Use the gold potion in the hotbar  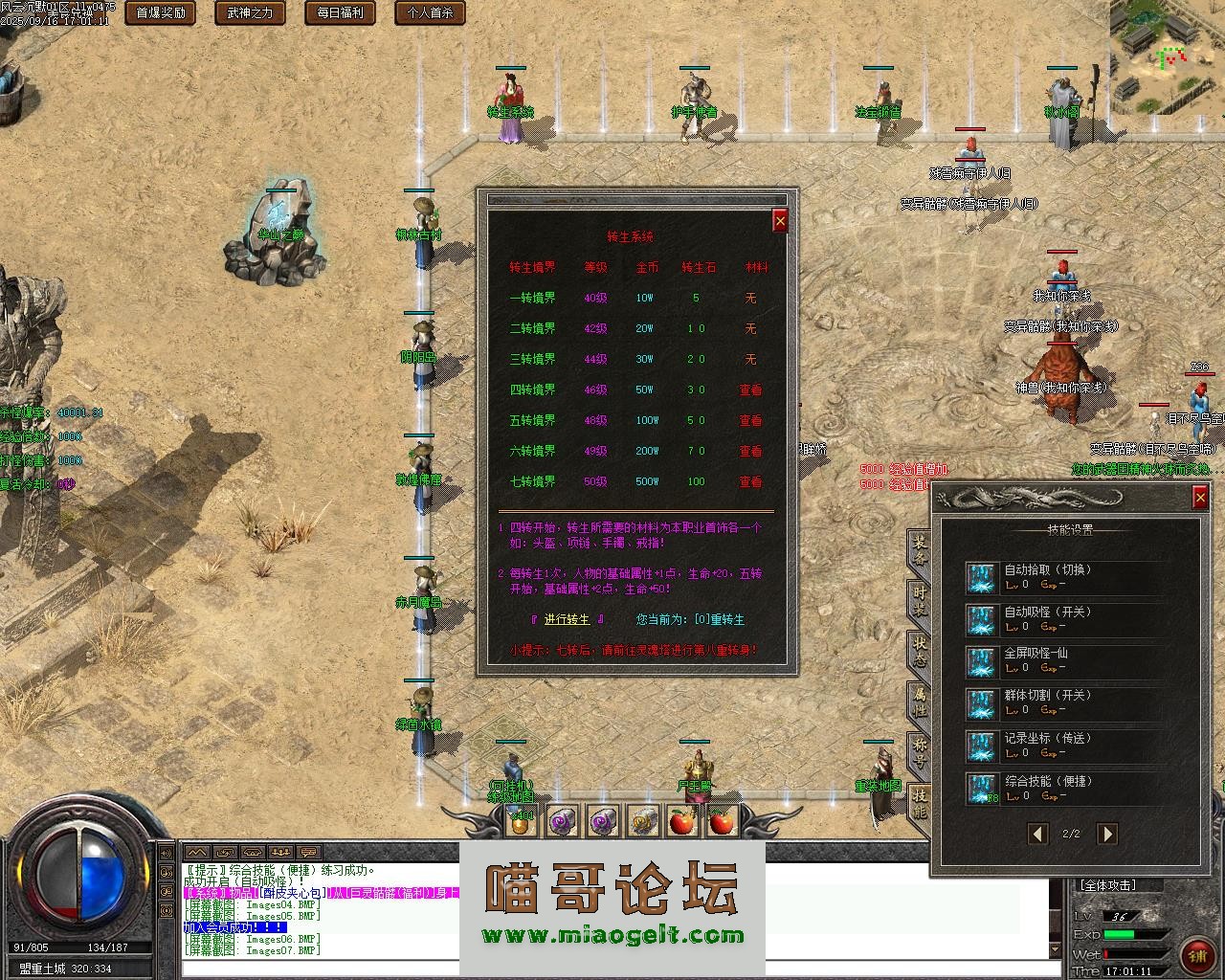point(520,821)
